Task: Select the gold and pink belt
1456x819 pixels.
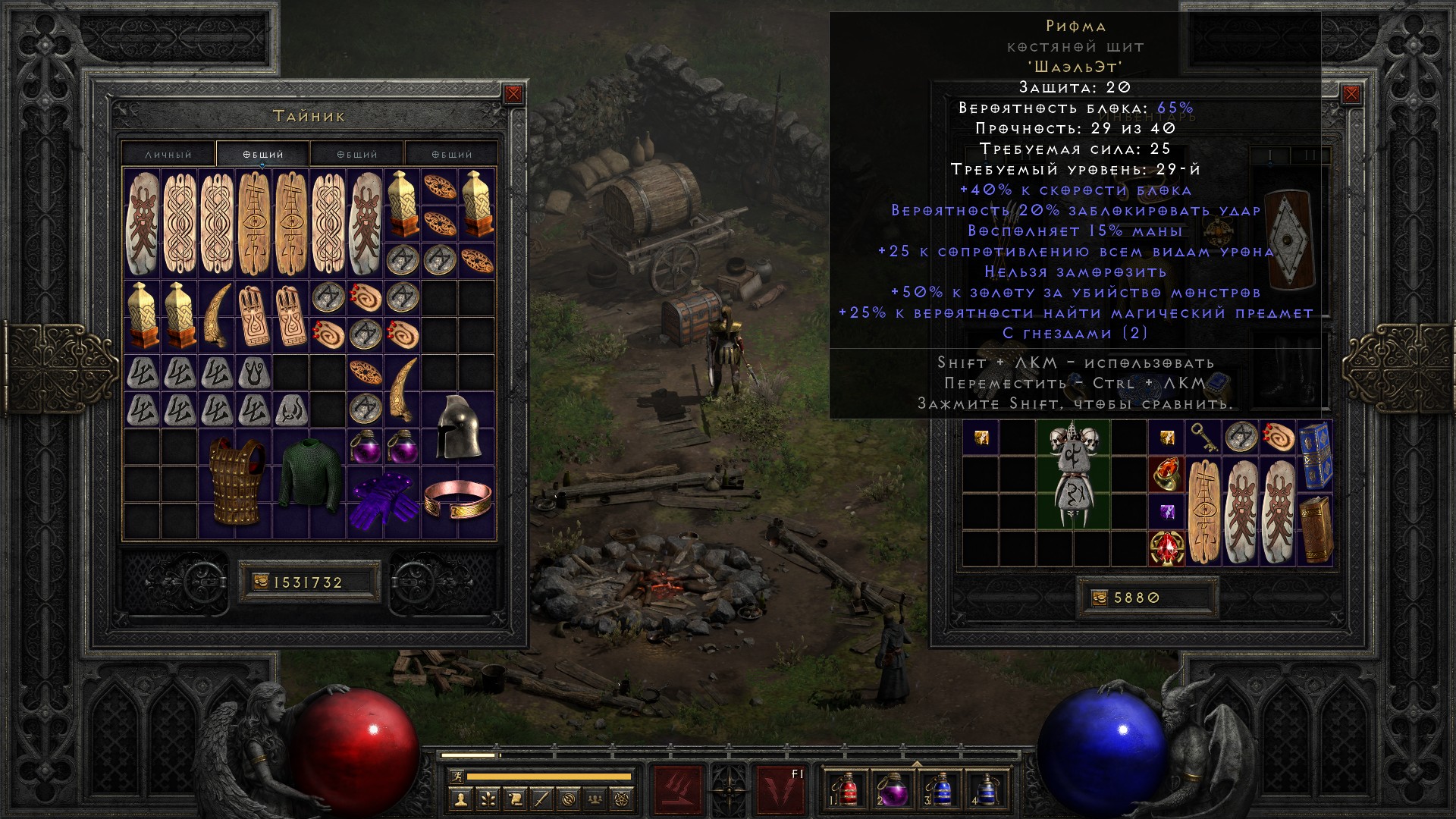Action: pyautogui.click(x=457, y=500)
